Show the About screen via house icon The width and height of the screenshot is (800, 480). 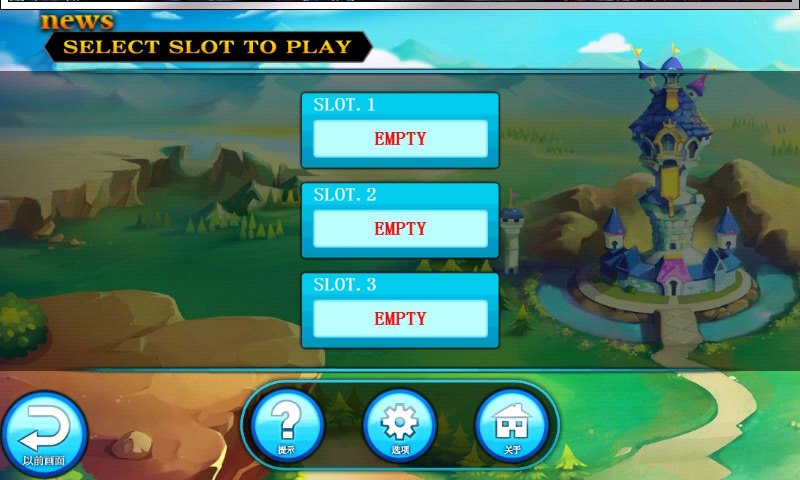[x=512, y=424]
